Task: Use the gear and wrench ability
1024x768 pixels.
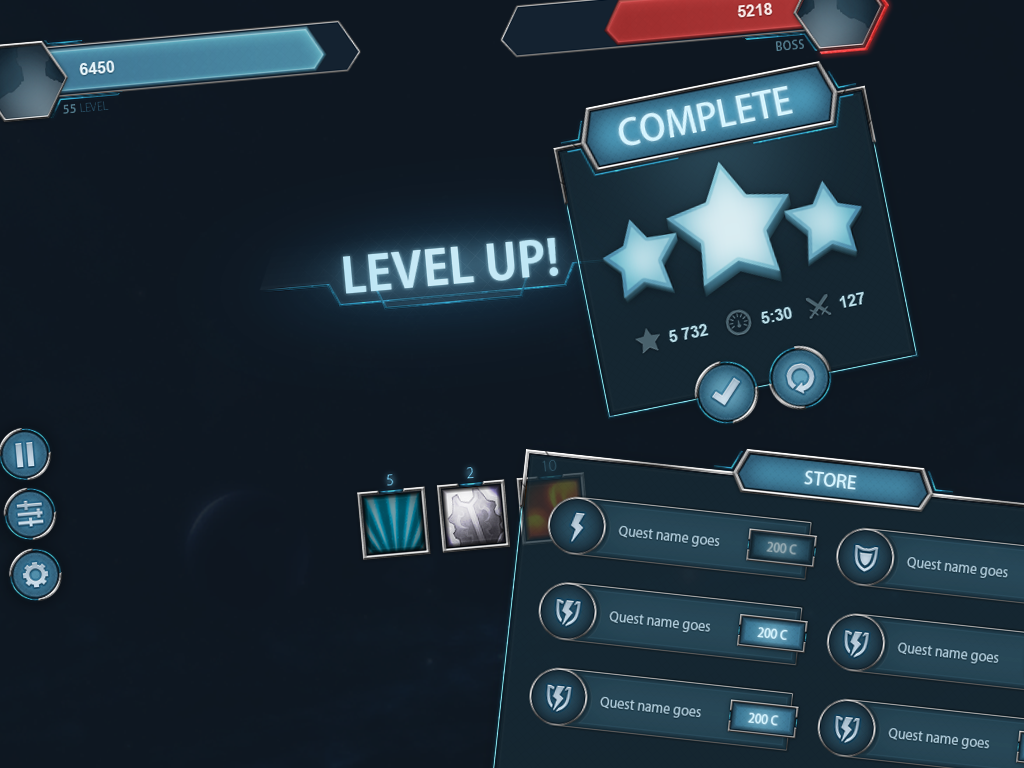Action: (473, 518)
